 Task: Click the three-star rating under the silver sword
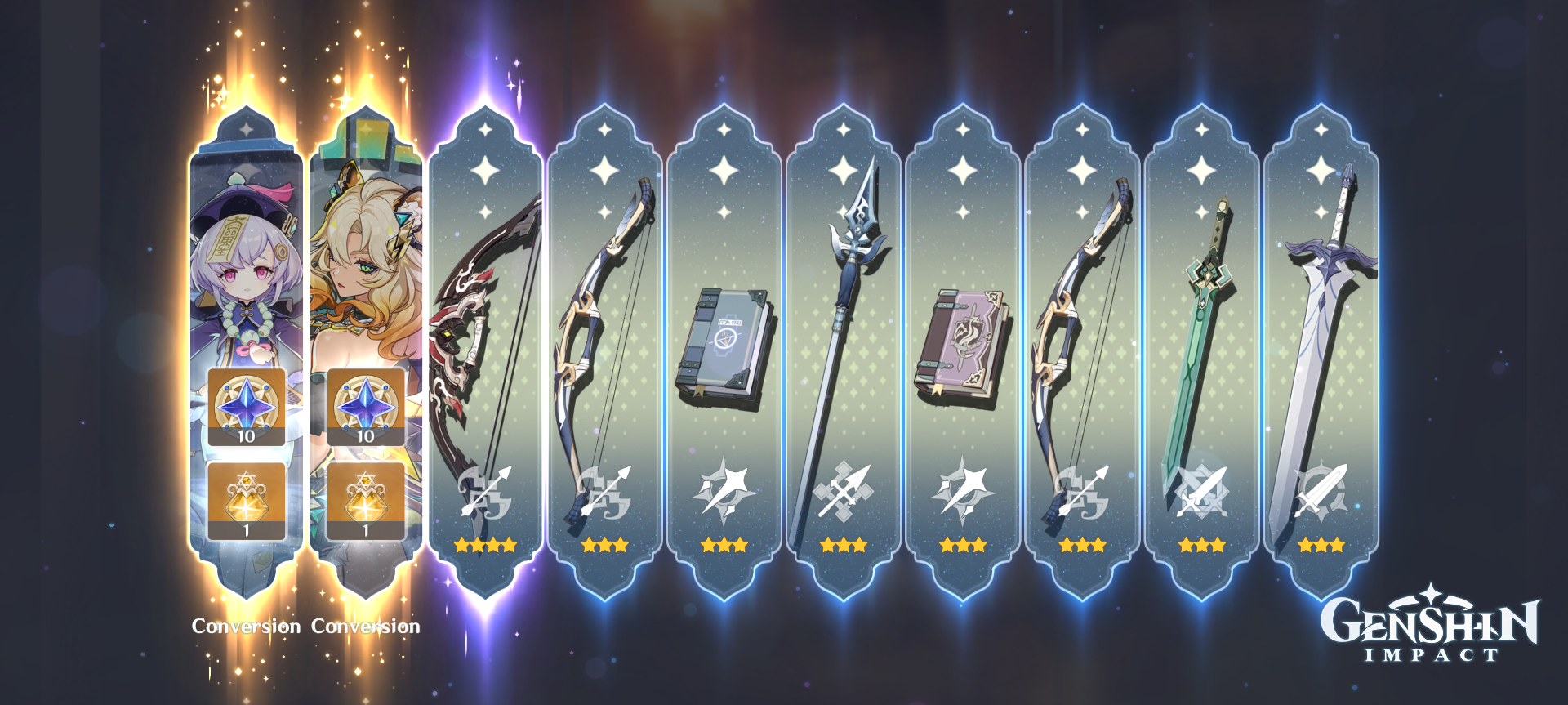point(1321,545)
